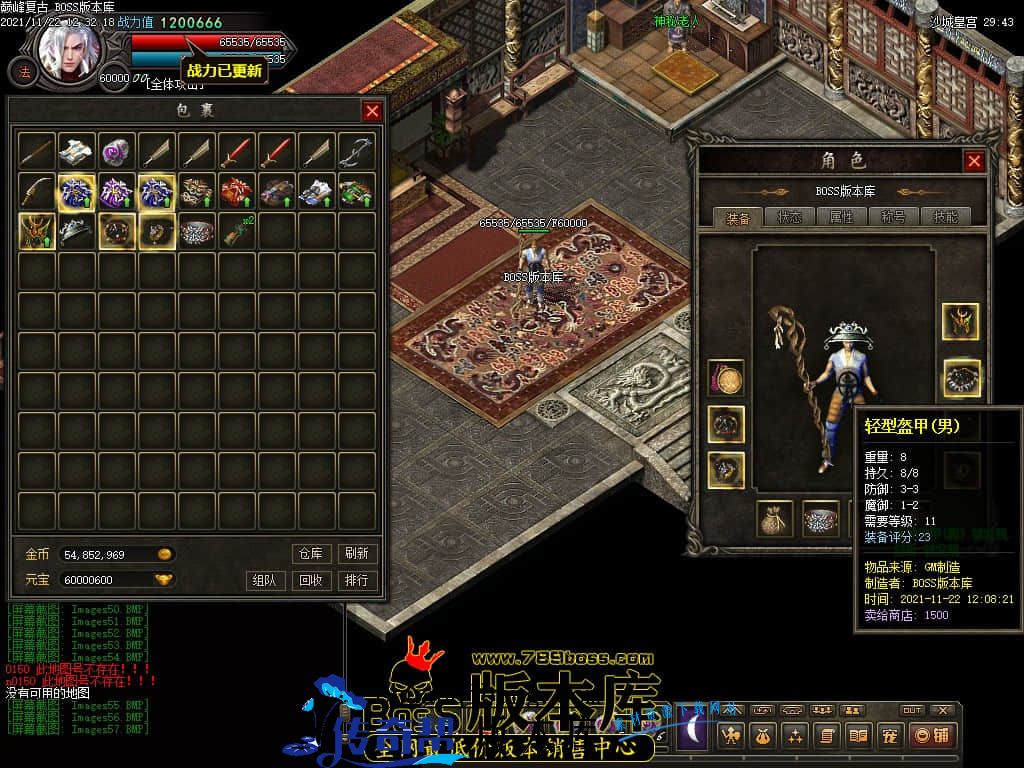Select the horned helmet in the bag
This screenshot has height=768, width=1024.
point(37,231)
